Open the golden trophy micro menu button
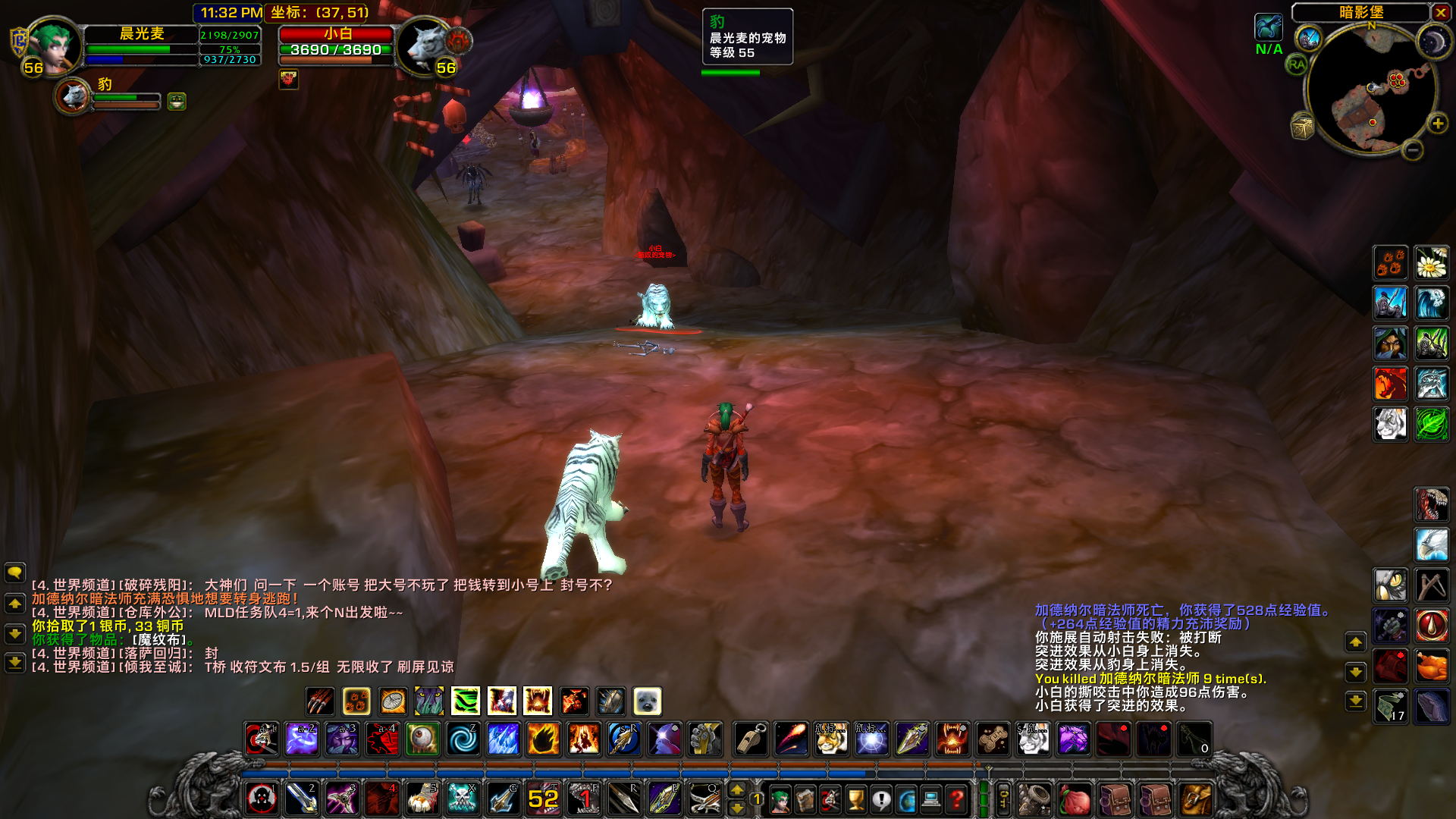The image size is (1456, 819). [x=856, y=799]
